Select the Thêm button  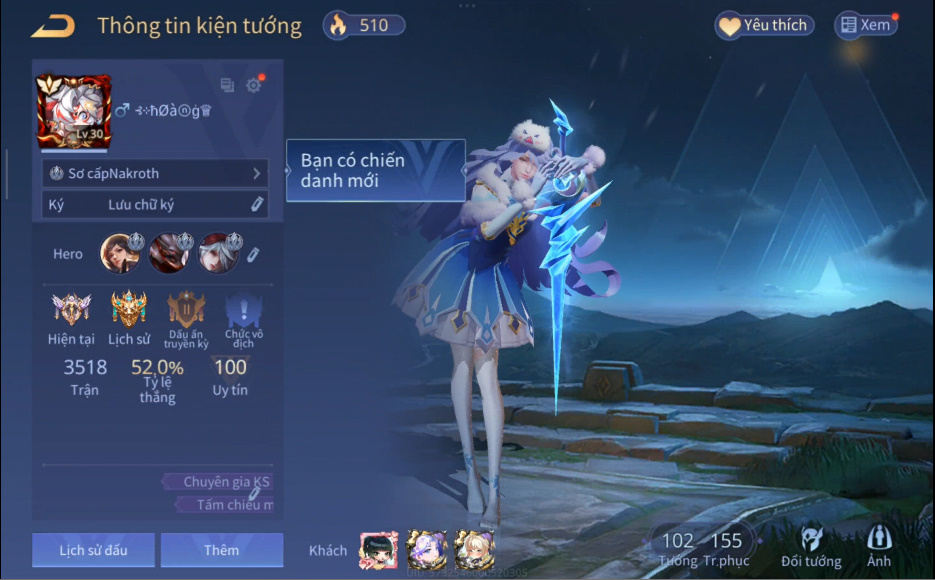point(221,550)
